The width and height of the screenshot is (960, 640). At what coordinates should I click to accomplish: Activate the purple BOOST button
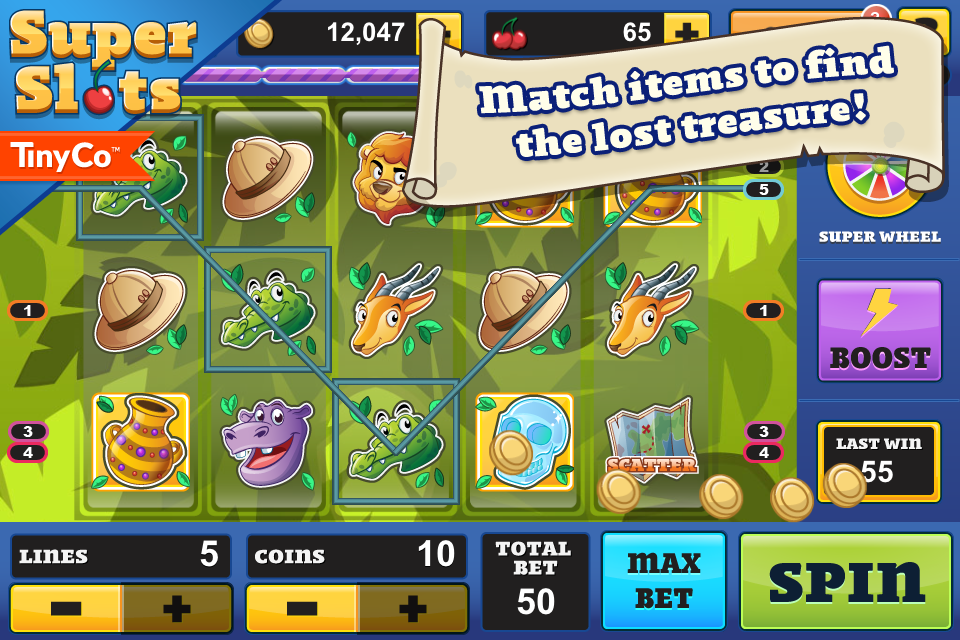[879, 330]
